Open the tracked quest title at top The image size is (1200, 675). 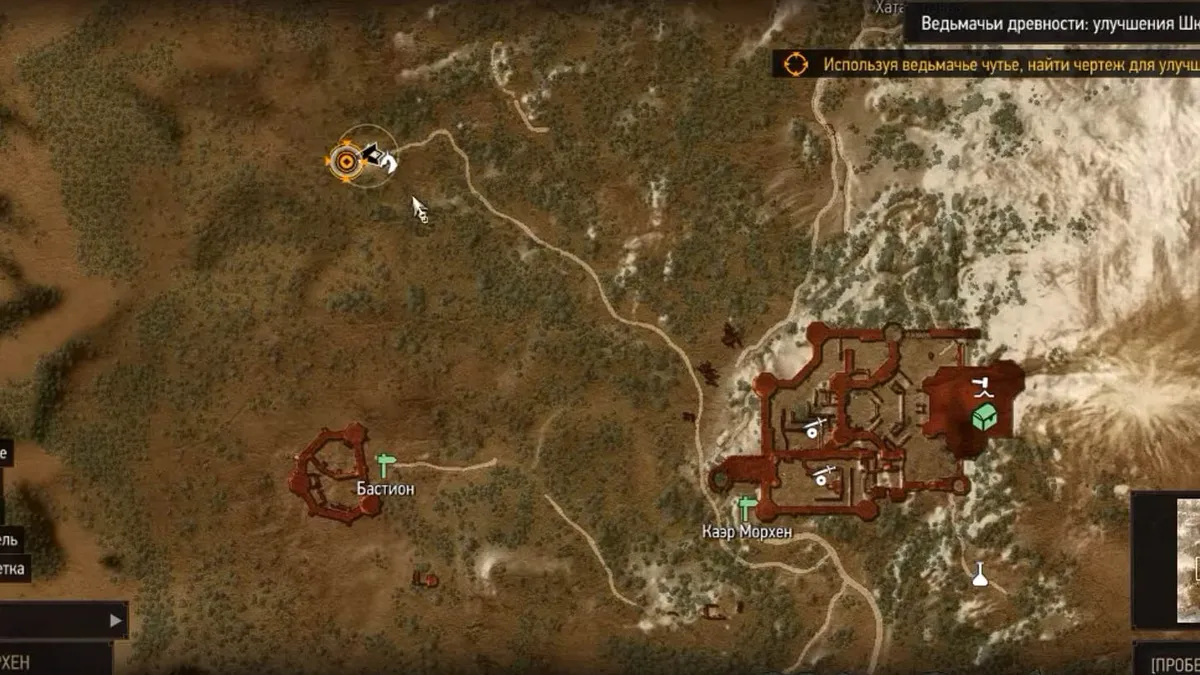[1055, 22]
